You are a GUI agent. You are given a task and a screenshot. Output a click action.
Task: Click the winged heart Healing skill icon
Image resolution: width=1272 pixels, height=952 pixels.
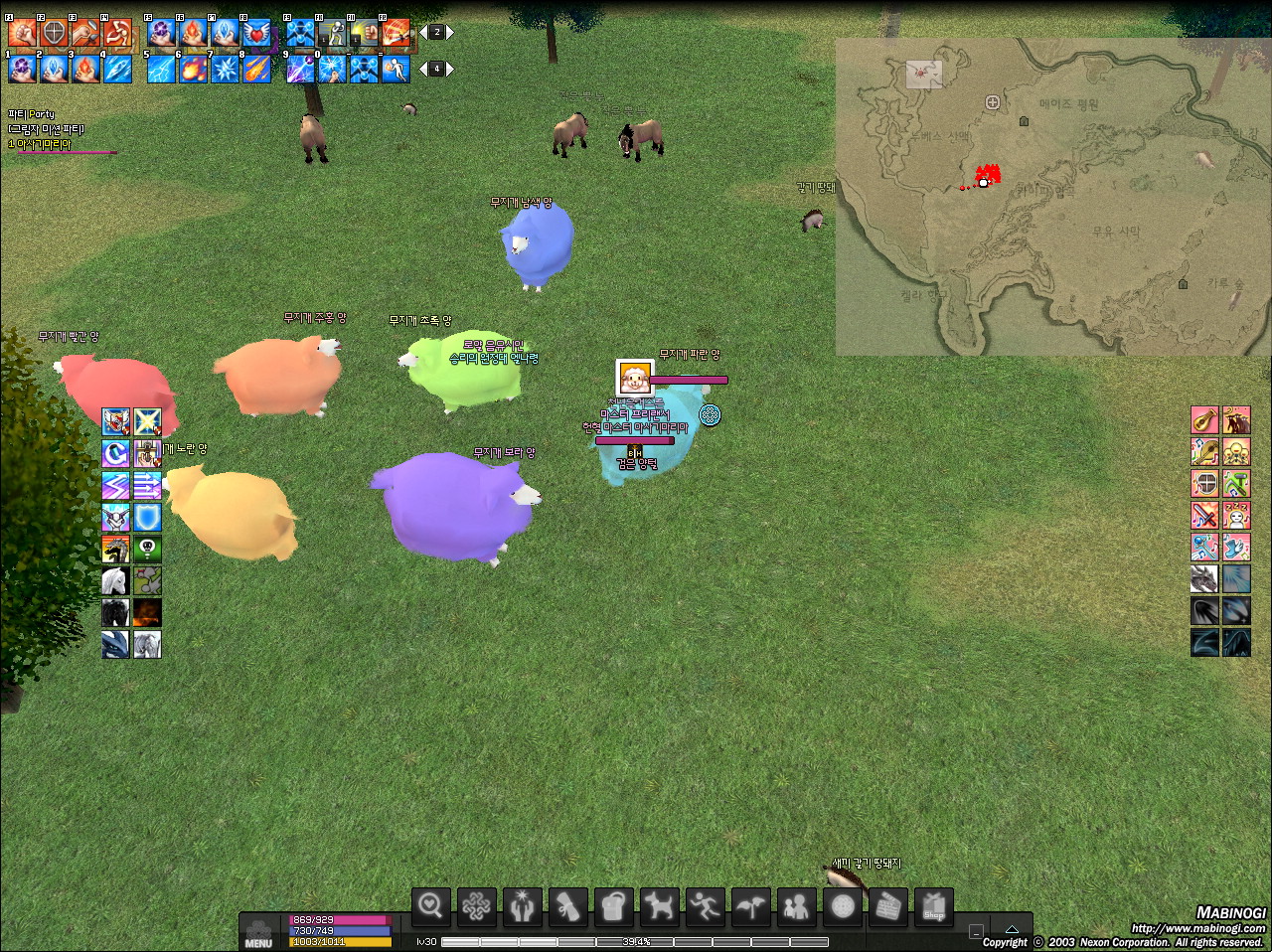tap(255, 31)
